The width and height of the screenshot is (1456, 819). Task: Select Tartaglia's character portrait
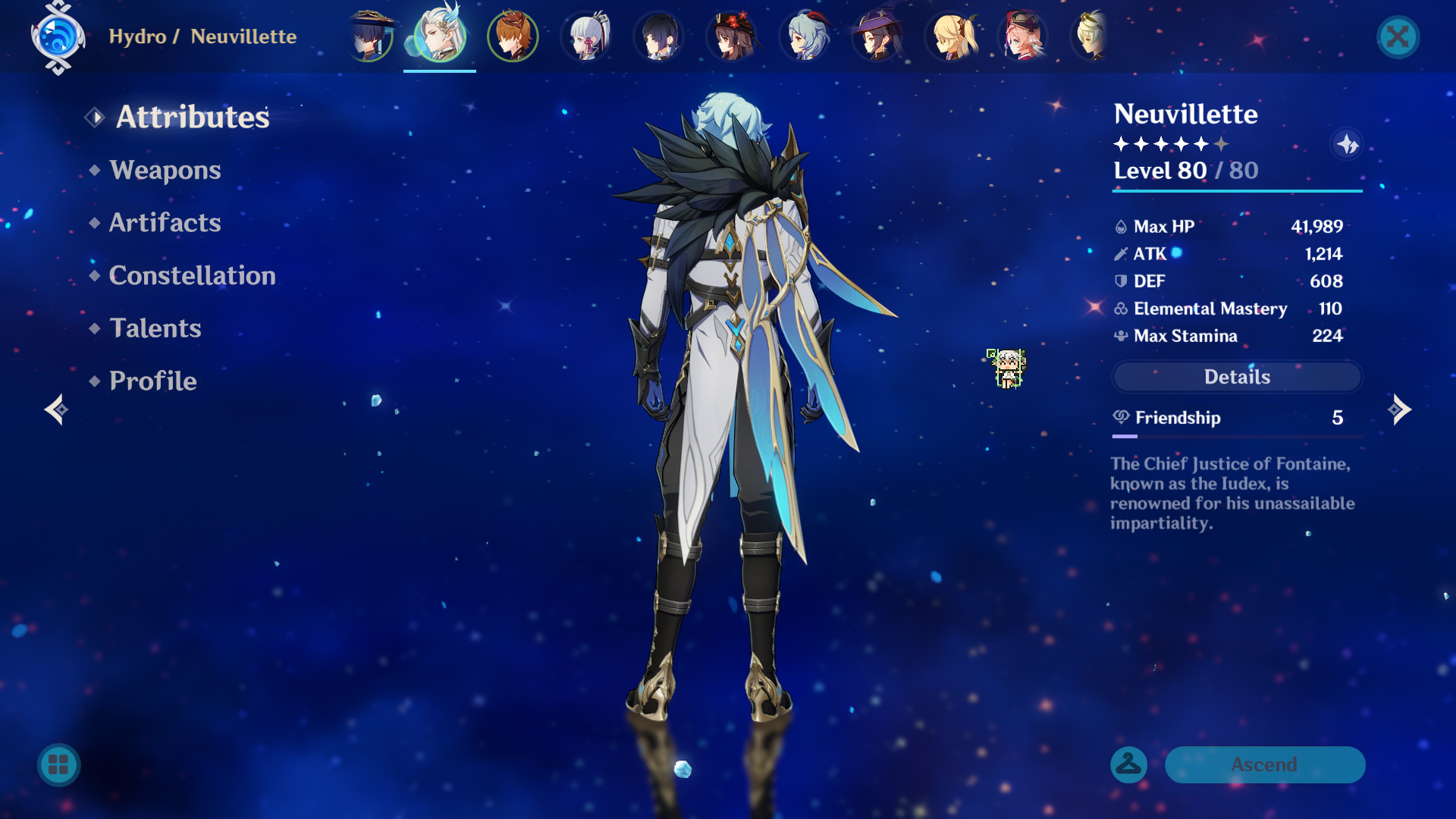(512, 36)
